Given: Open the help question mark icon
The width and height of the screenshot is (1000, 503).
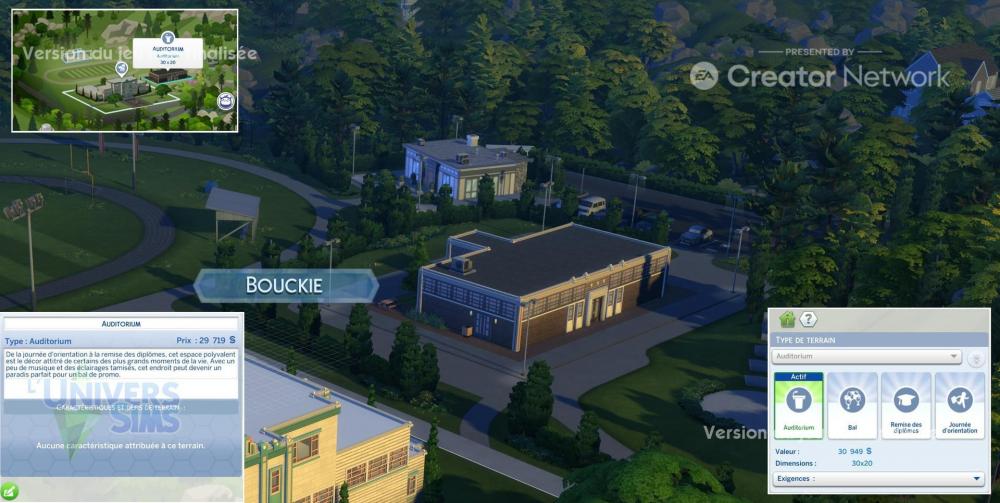Looking at the screenshot, I should [809, 320].
